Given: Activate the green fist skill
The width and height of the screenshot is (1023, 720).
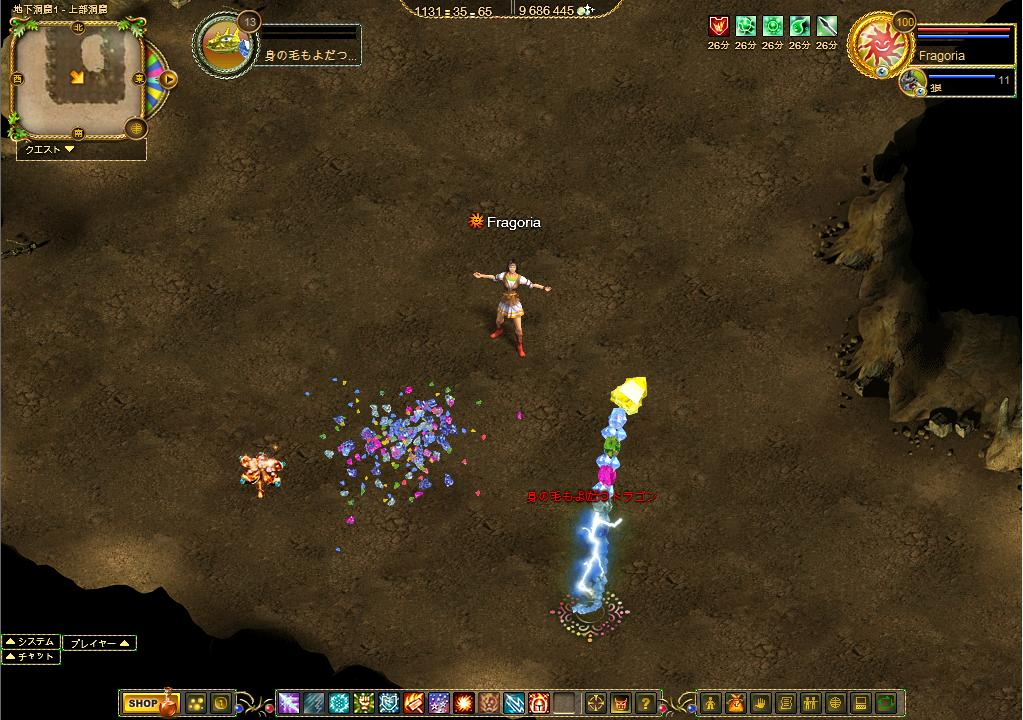Looking at the screenshot, I should point(362,703).
